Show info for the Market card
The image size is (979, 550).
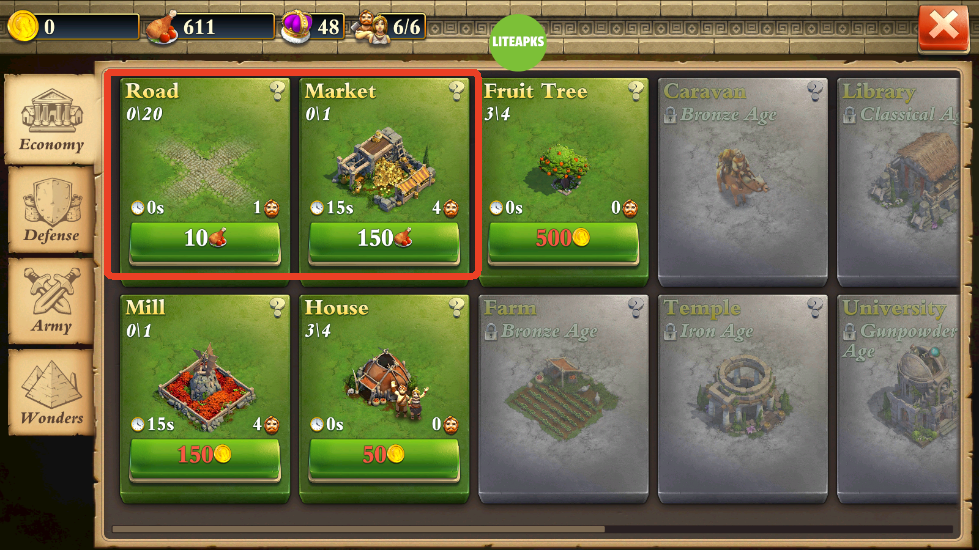point(457,92)
